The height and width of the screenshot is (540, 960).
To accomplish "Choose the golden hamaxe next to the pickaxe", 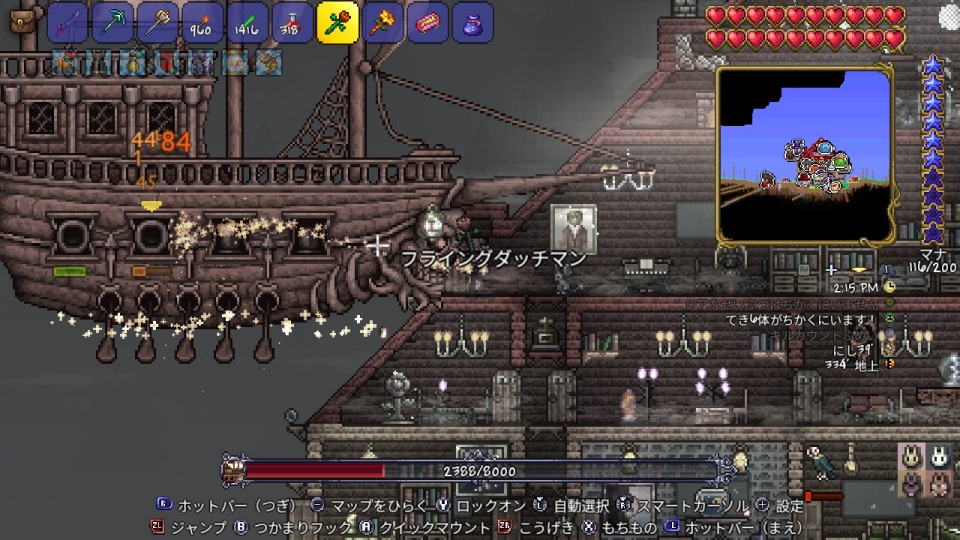I will point(158,22).
